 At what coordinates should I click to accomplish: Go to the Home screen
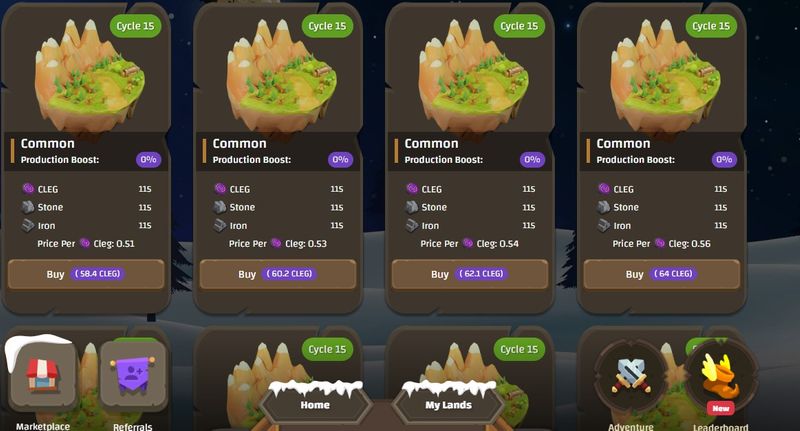(x=315, y=405)
